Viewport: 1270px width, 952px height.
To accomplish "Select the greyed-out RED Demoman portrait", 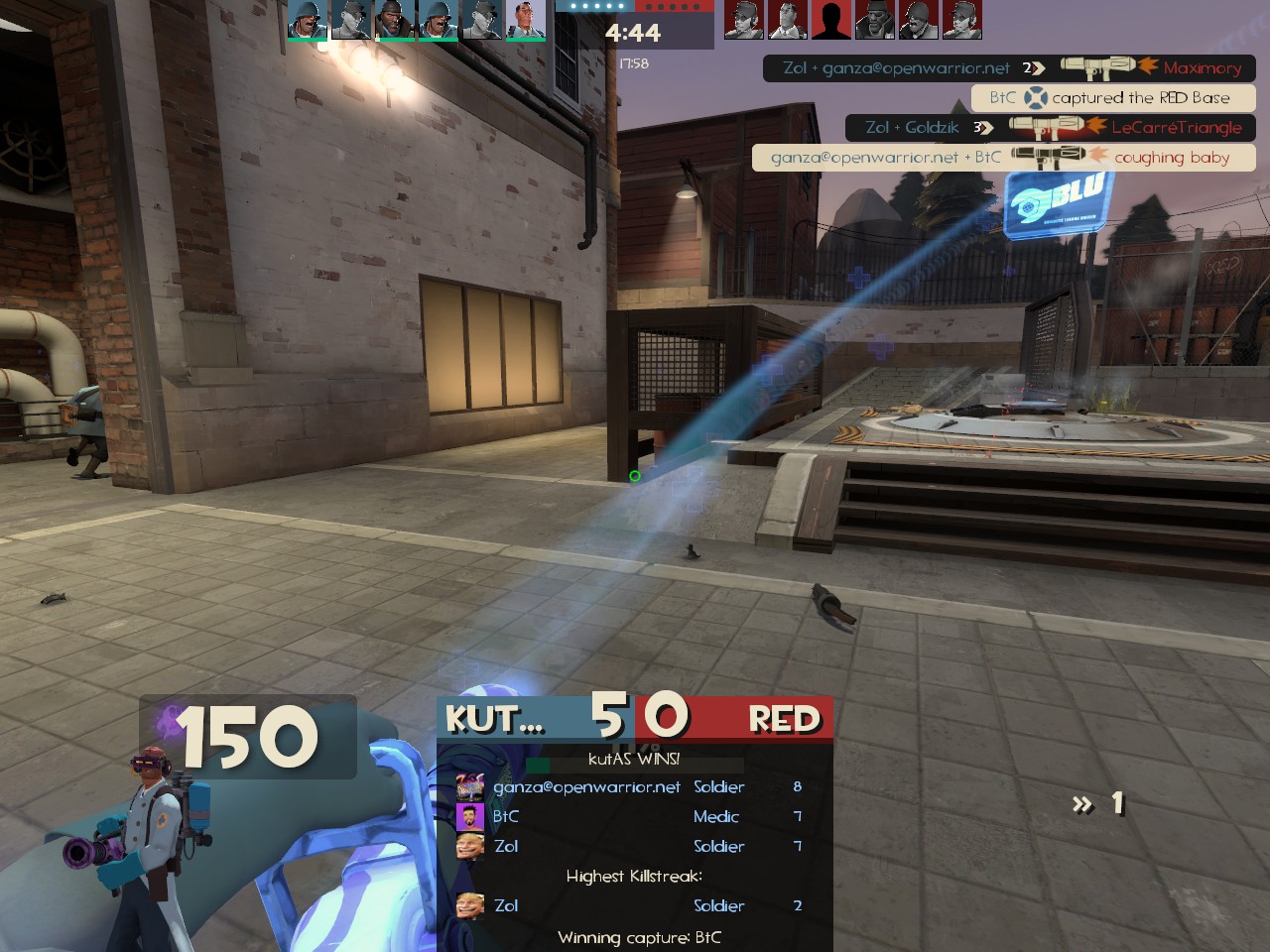I will point(874,20).
